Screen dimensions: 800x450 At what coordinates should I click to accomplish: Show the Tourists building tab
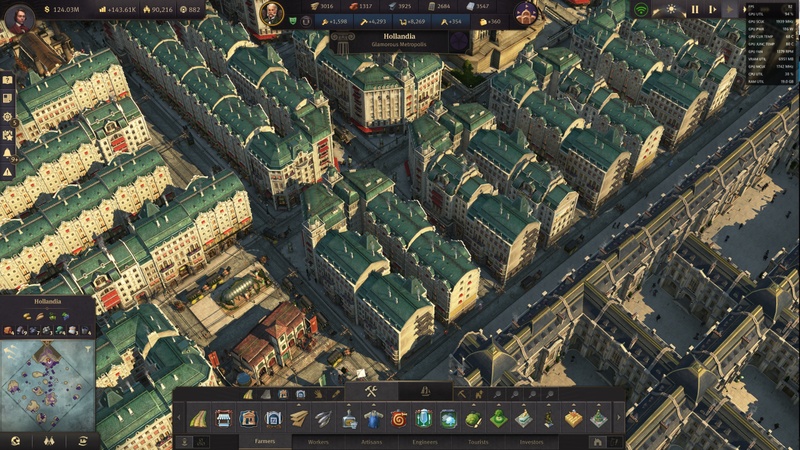[479, 440]
